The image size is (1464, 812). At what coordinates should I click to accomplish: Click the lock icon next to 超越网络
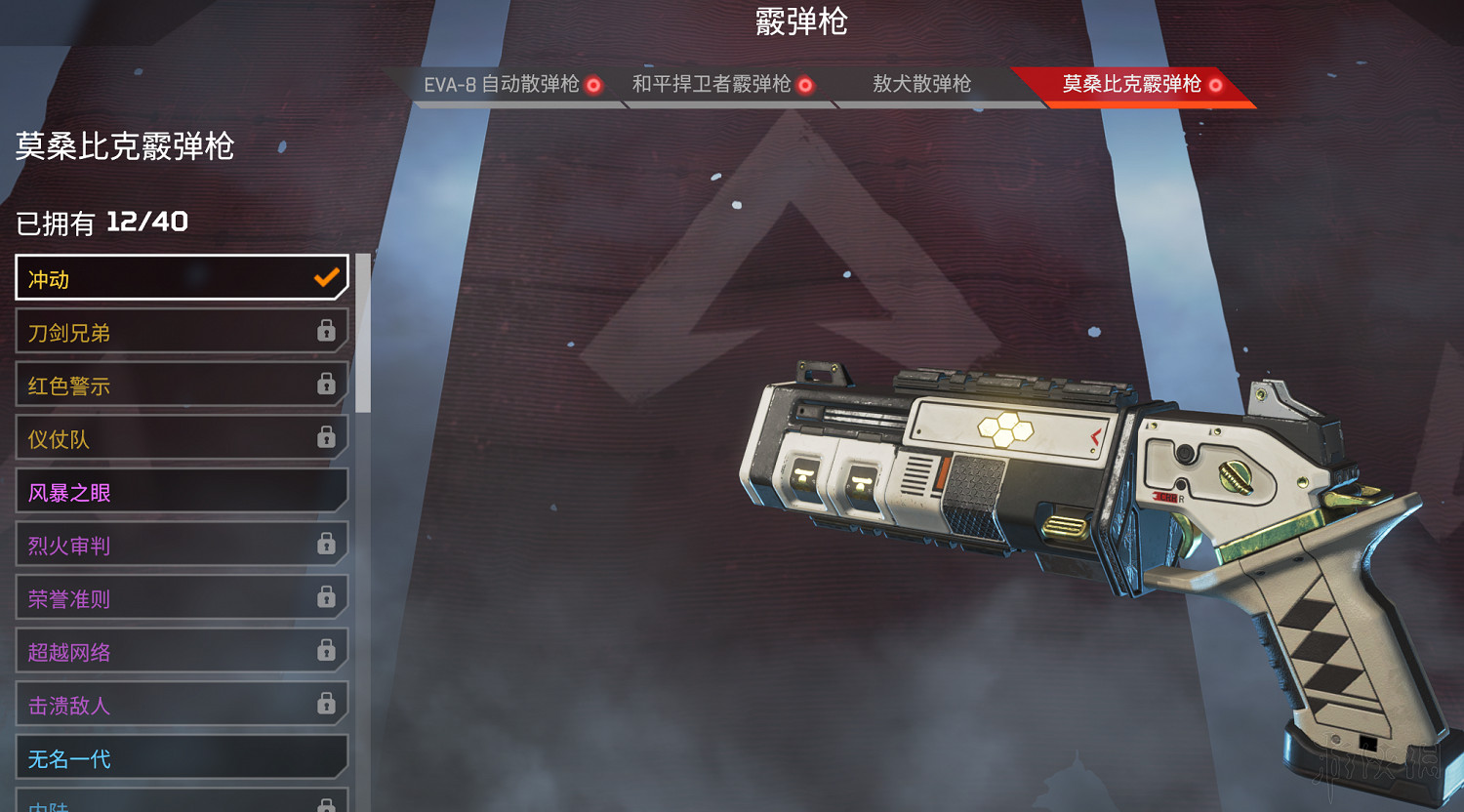(x=328, y=650)
